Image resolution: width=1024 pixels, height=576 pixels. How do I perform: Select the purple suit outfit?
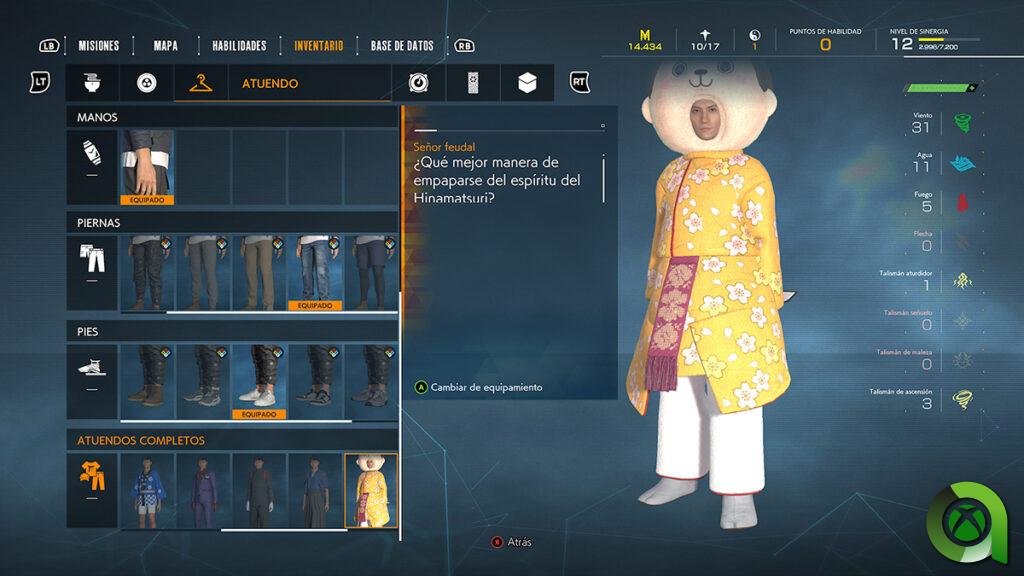tap(203, 490)
